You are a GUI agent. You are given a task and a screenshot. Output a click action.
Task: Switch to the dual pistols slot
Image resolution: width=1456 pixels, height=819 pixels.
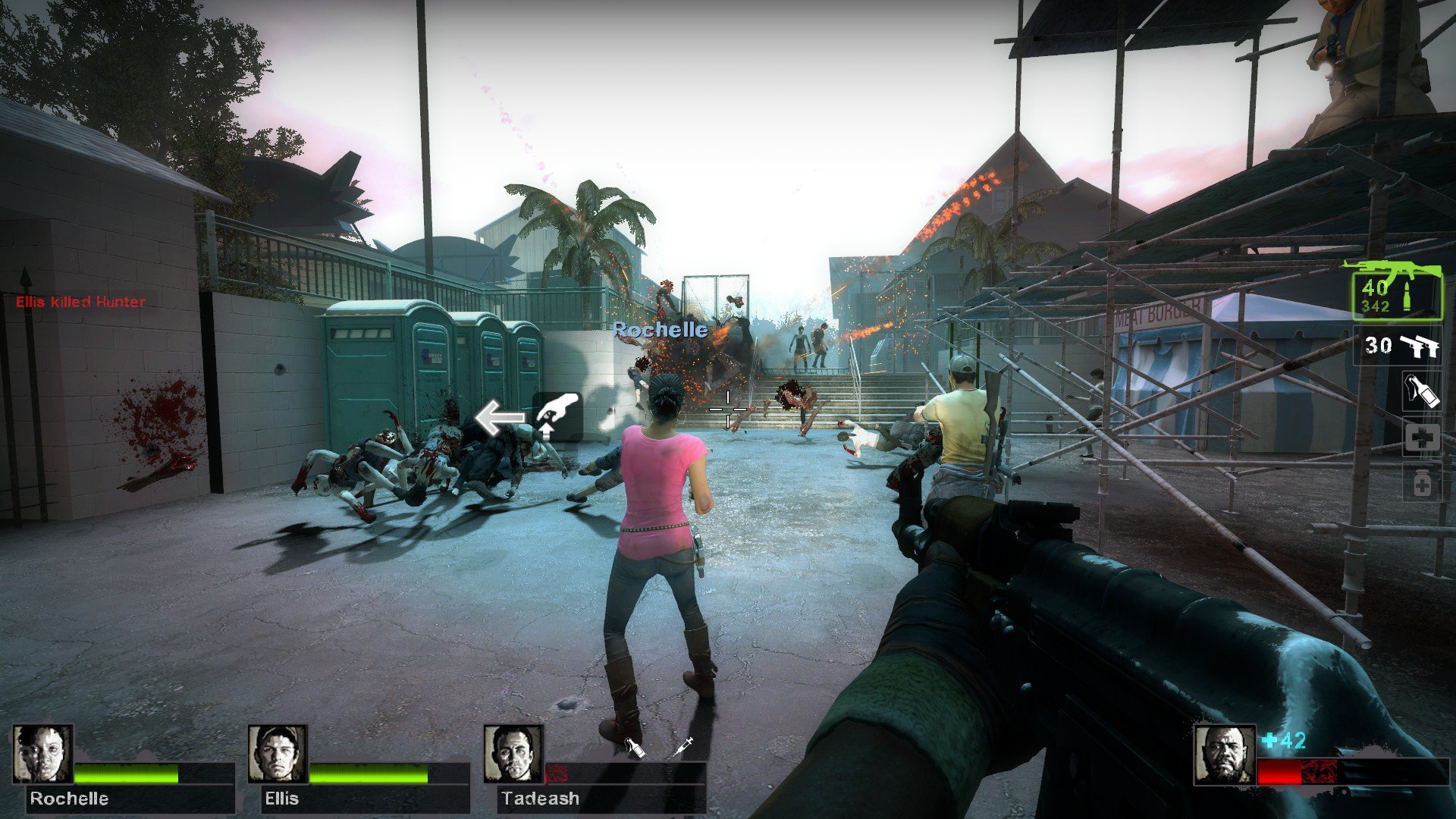[1400, 346]
